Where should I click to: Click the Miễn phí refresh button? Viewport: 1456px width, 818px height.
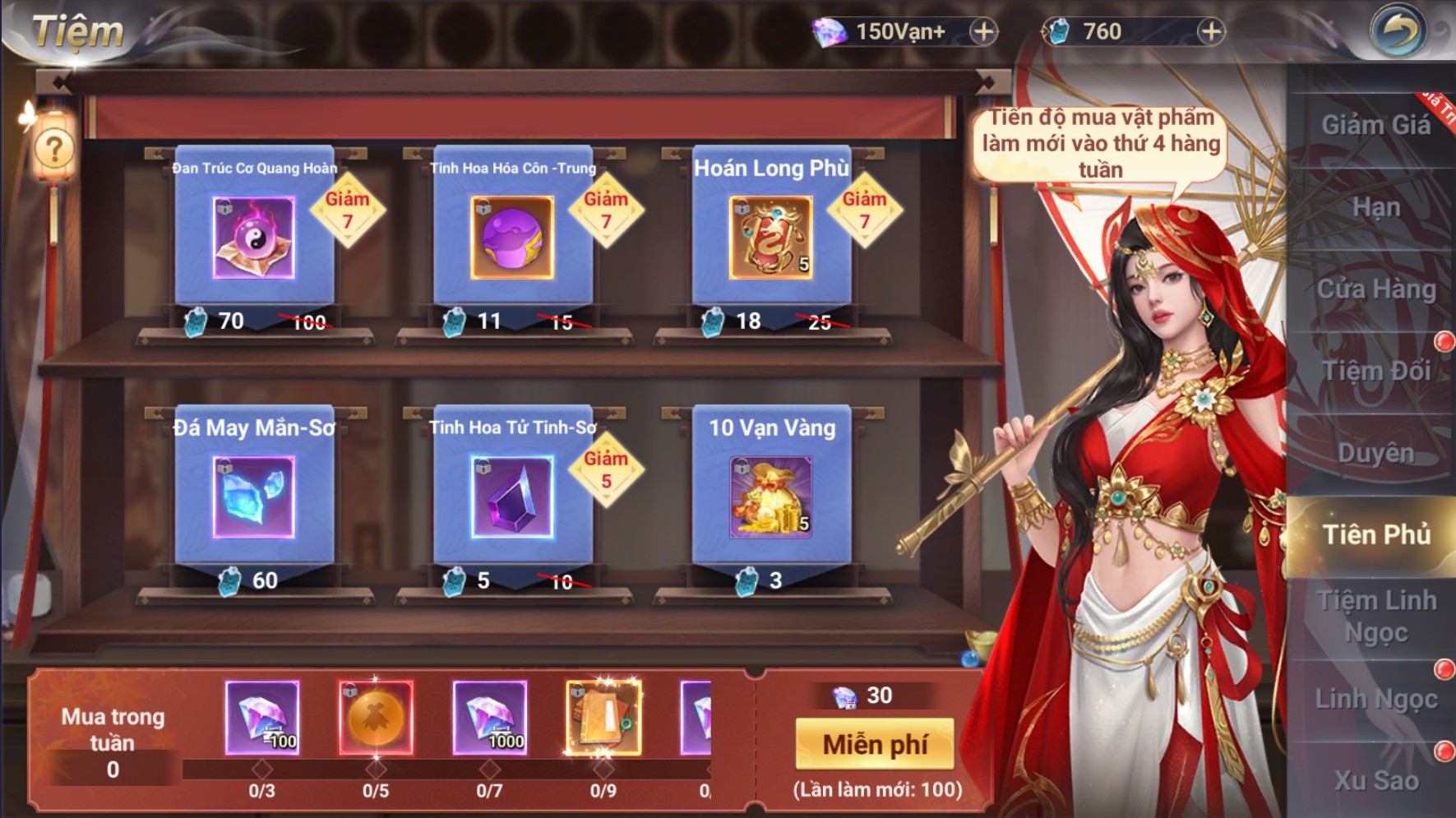[x=875, y=744]
